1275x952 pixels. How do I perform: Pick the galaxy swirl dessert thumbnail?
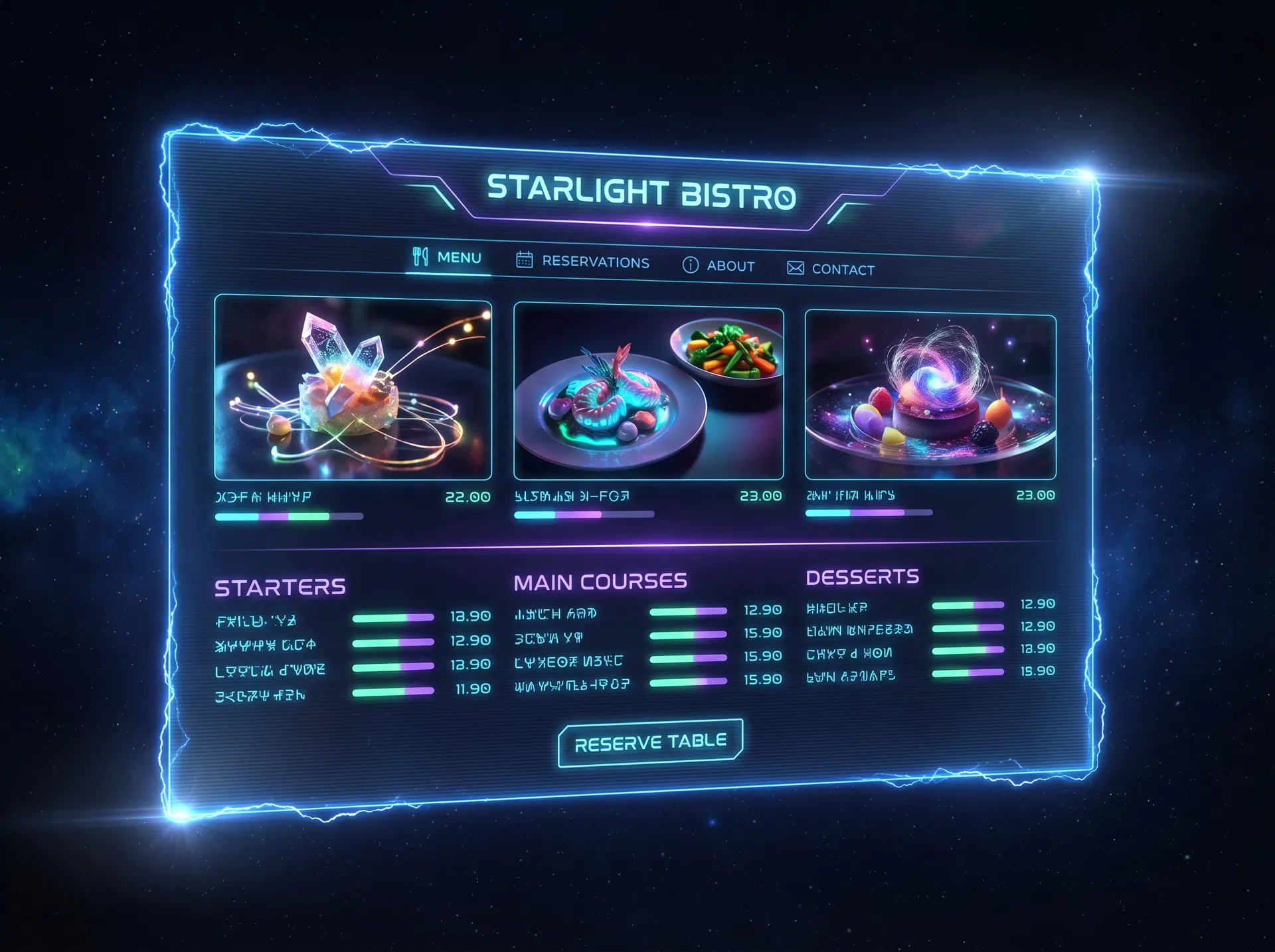pyautogui.click(x=930, y=396)
